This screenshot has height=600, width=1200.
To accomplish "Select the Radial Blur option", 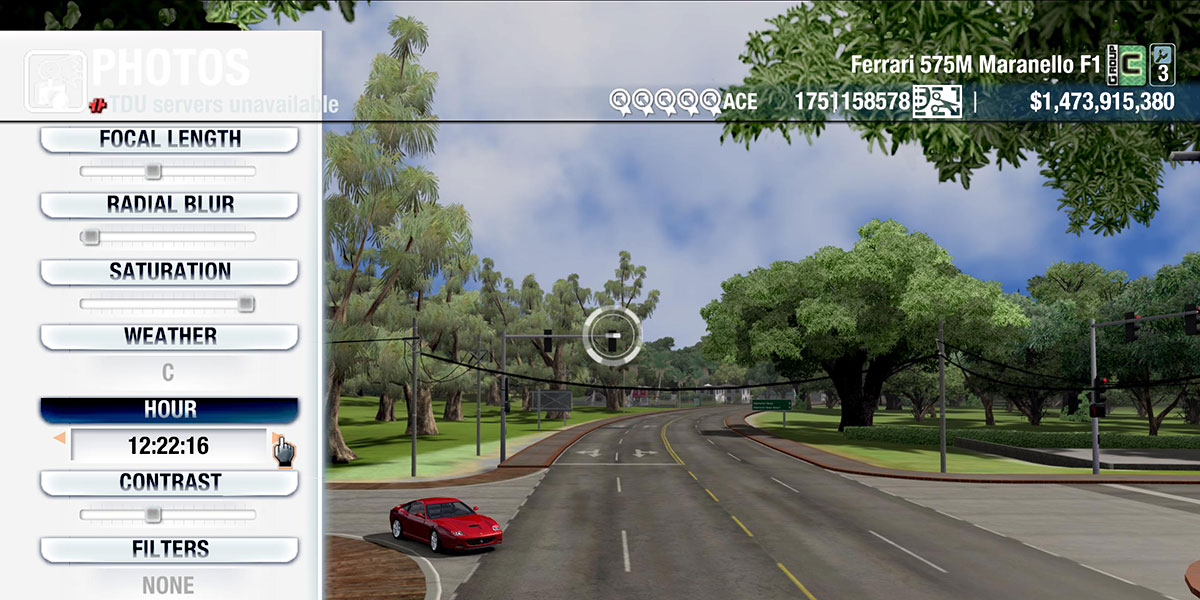I will click(169, 205).
